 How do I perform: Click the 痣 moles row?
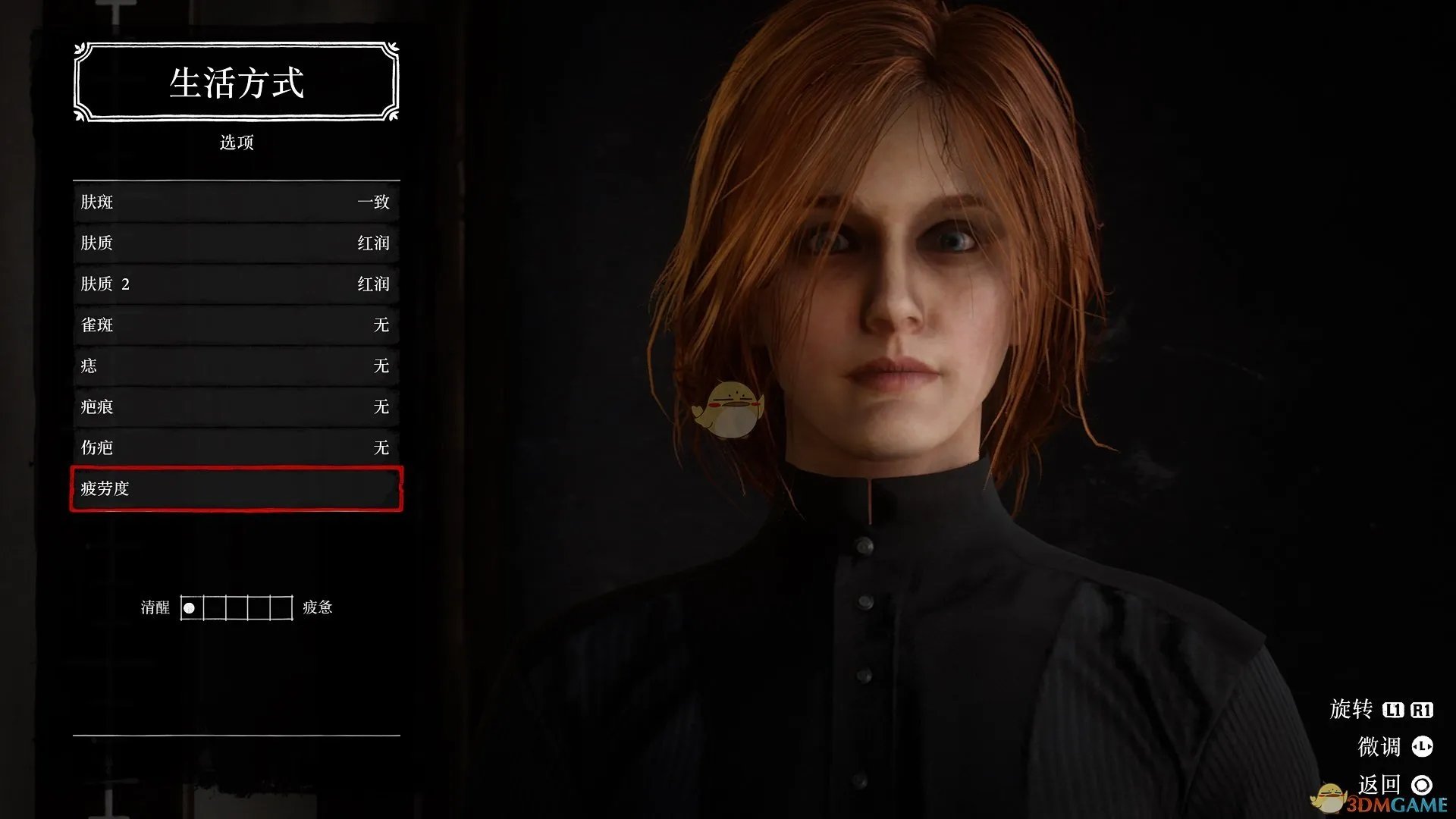coord(236,366)
